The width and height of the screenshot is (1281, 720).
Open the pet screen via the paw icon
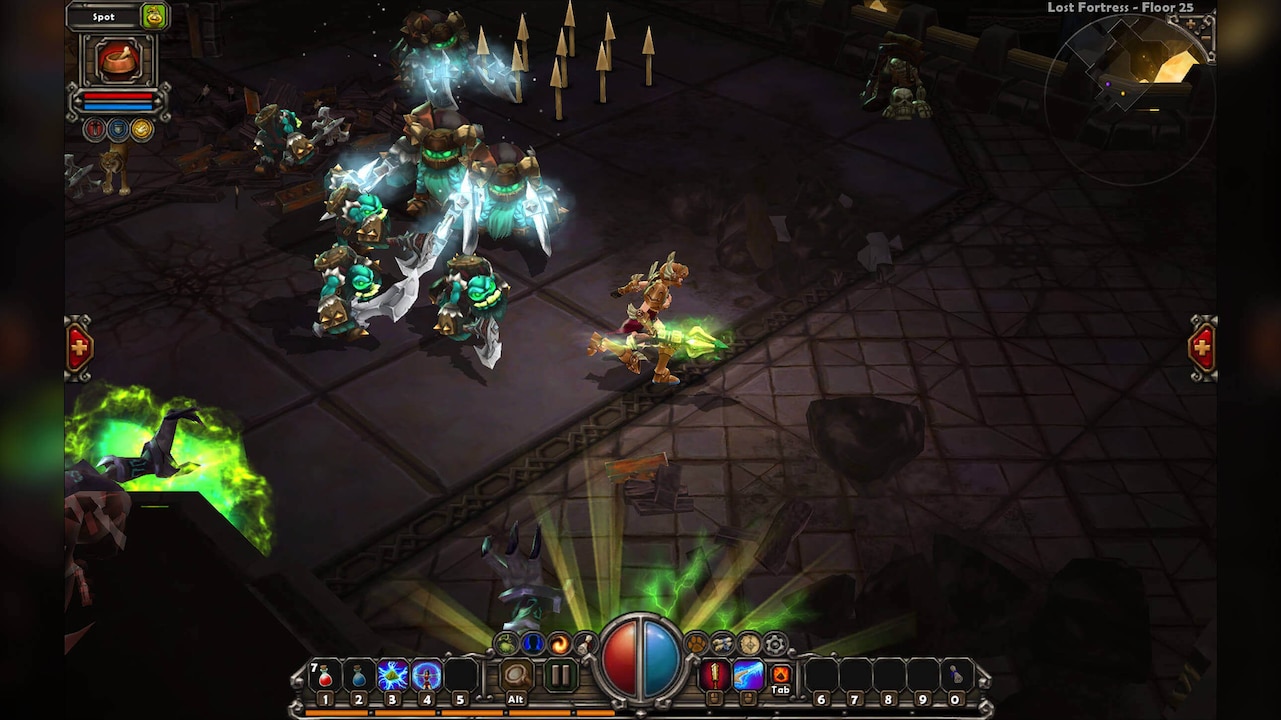694,644
